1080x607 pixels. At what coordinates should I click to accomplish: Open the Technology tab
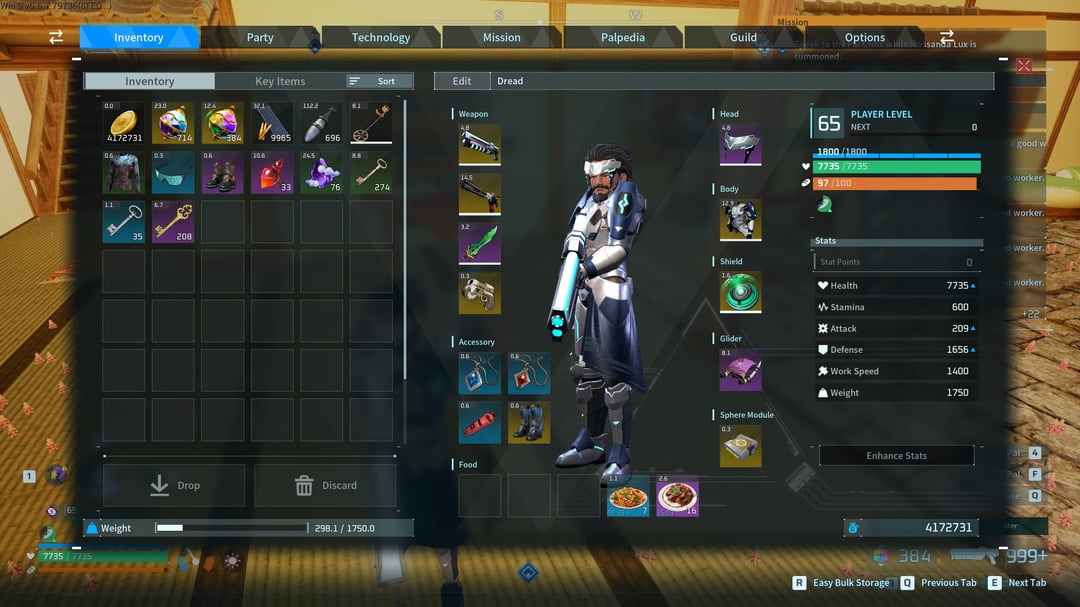click(x=381, y=38)
